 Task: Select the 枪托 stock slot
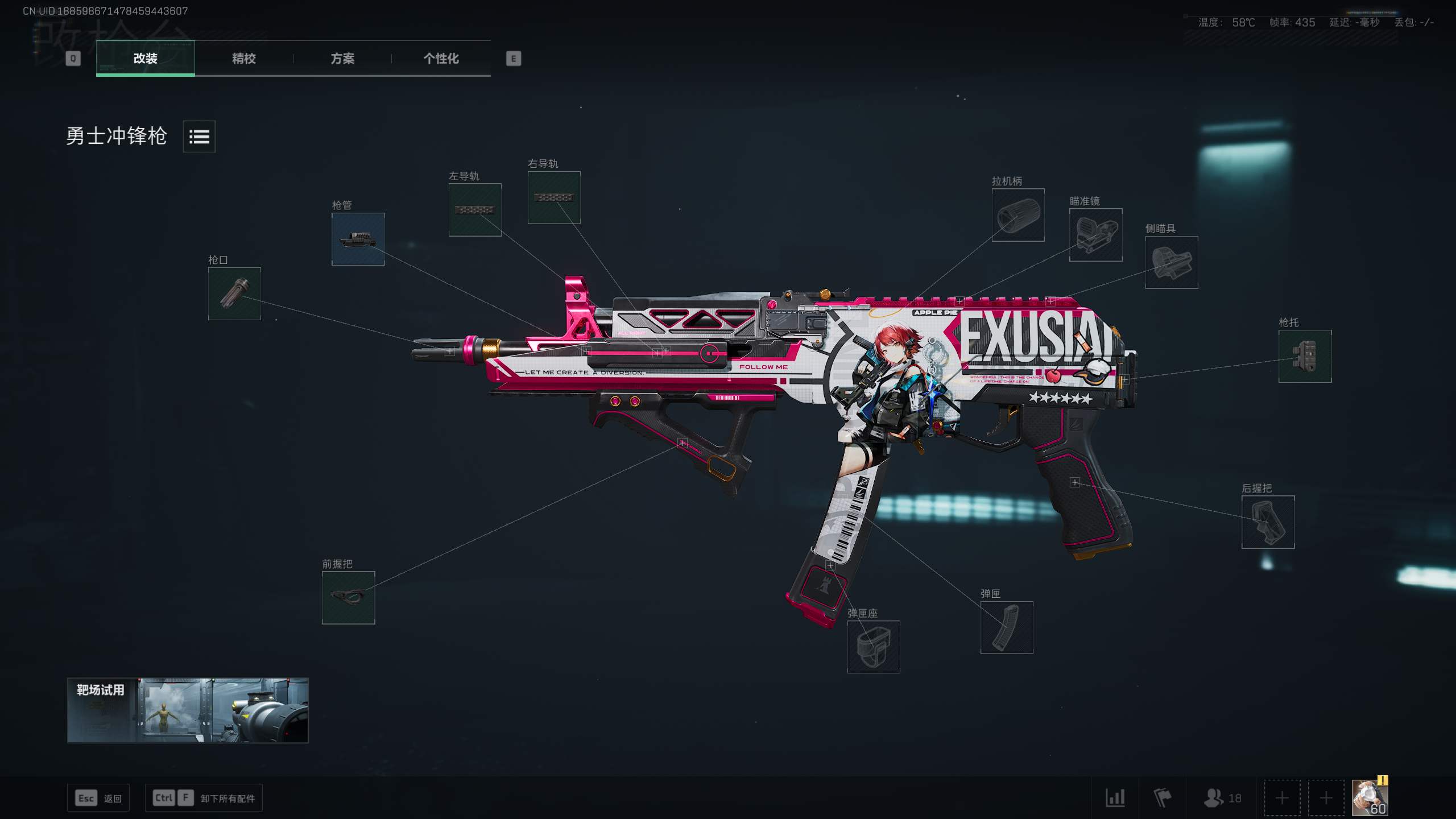1305,356
